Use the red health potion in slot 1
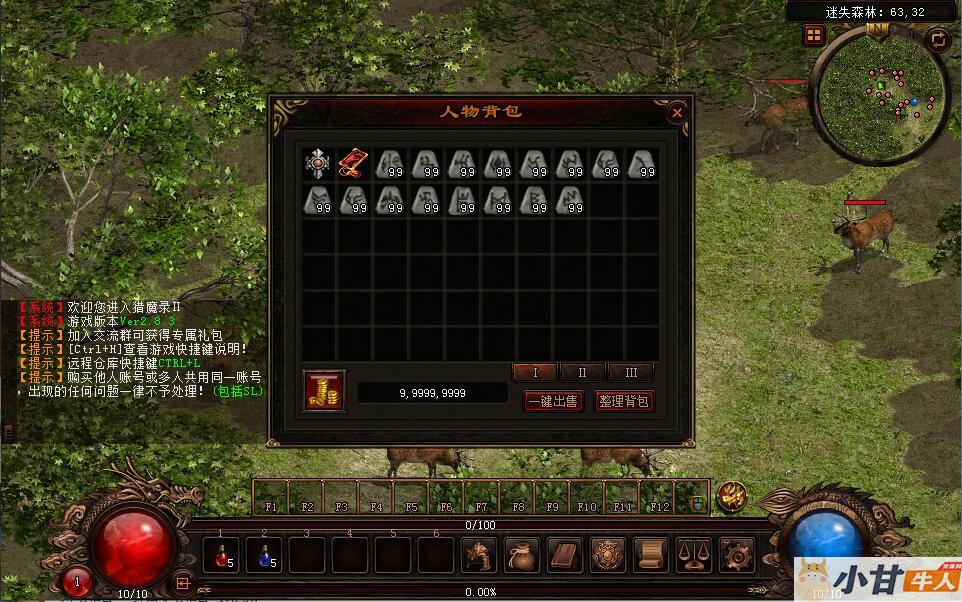 click(220, 555)
